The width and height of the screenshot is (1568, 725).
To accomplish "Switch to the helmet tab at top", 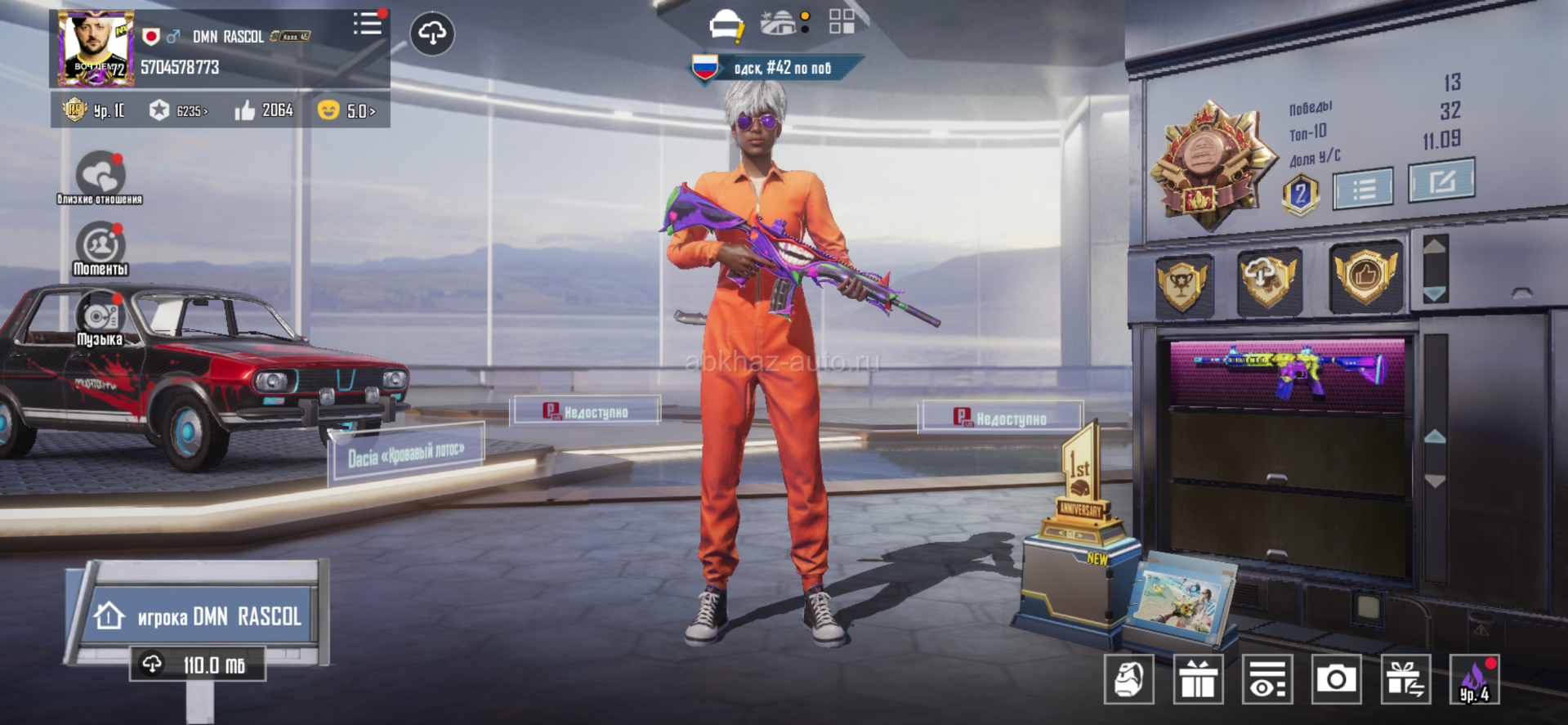I will click(x=726, y=25).
